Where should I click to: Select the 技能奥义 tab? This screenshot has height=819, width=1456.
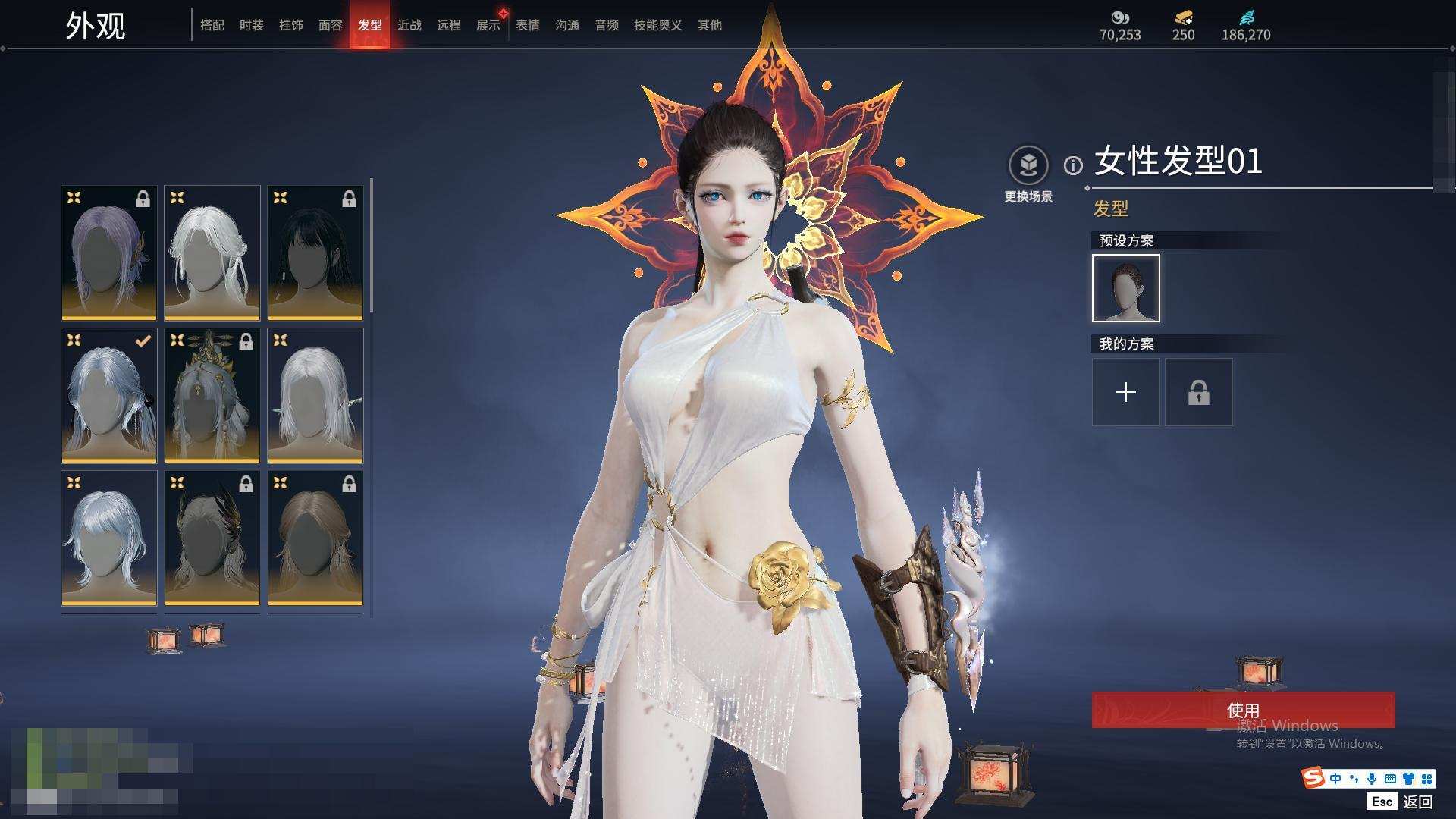pyautogui.click(x=657, y=25)
